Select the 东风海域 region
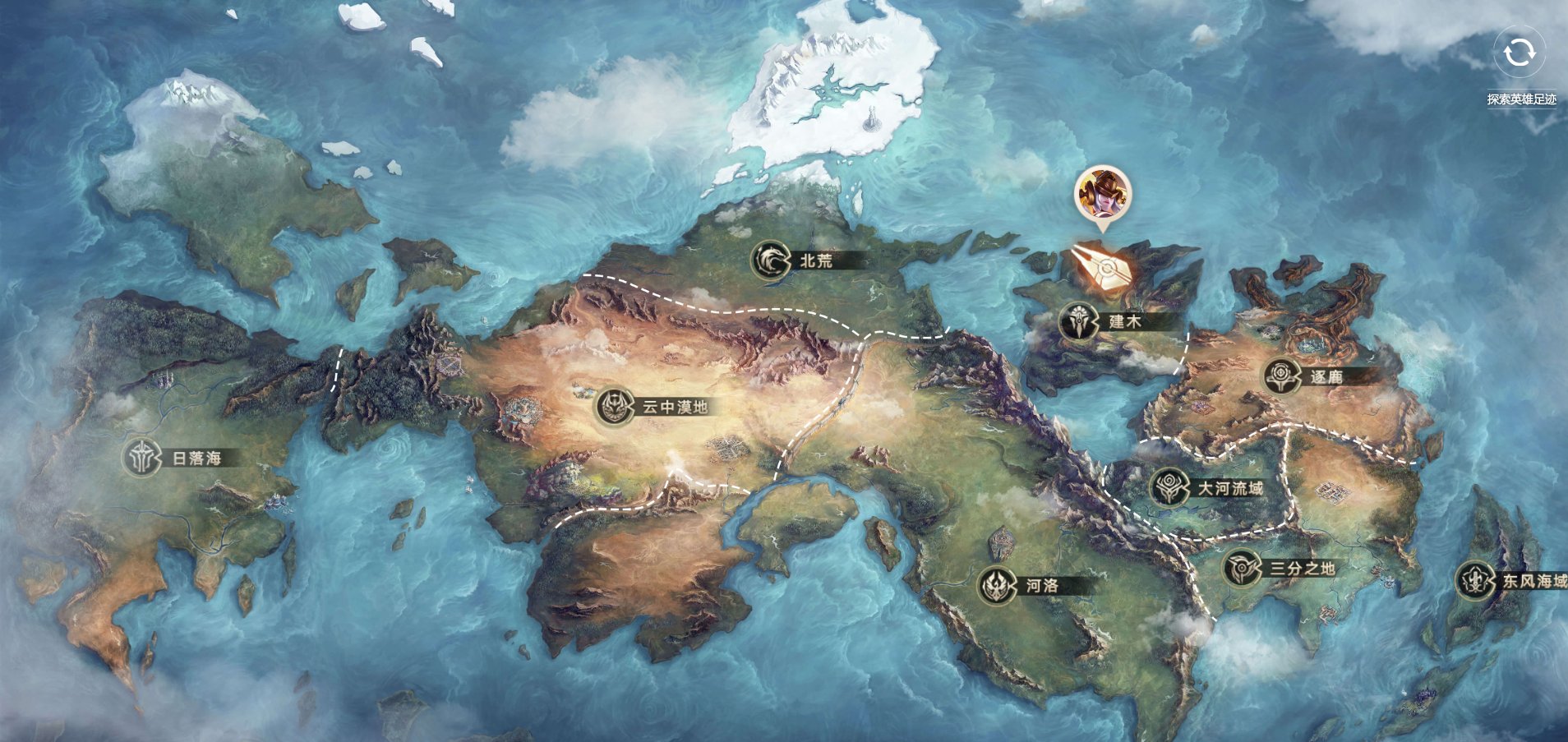Image resolution: width=1568 pixels, height=742 pixels. point(1477,581)
